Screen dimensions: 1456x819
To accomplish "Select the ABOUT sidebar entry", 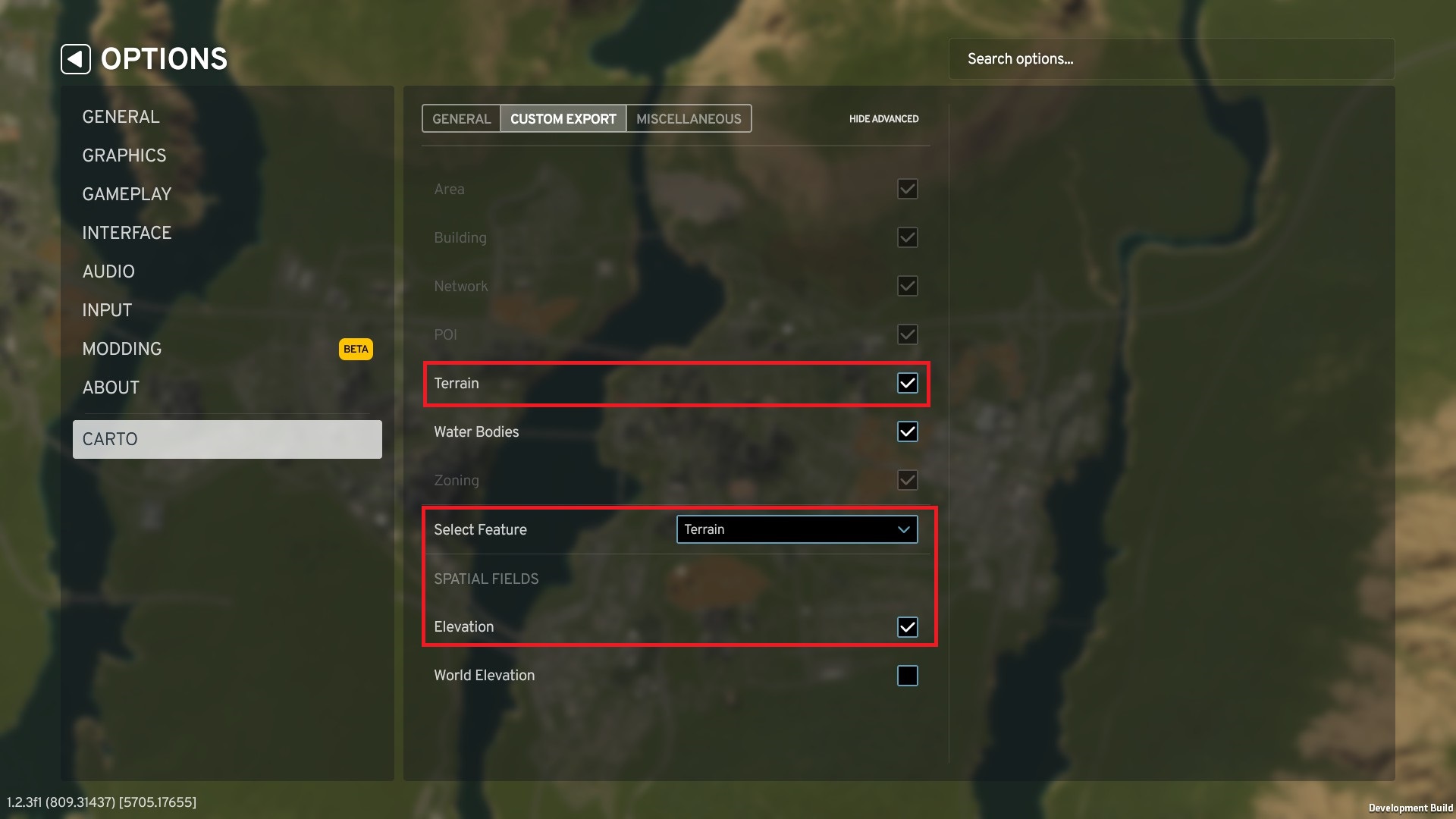I will [x=111, y=387].
